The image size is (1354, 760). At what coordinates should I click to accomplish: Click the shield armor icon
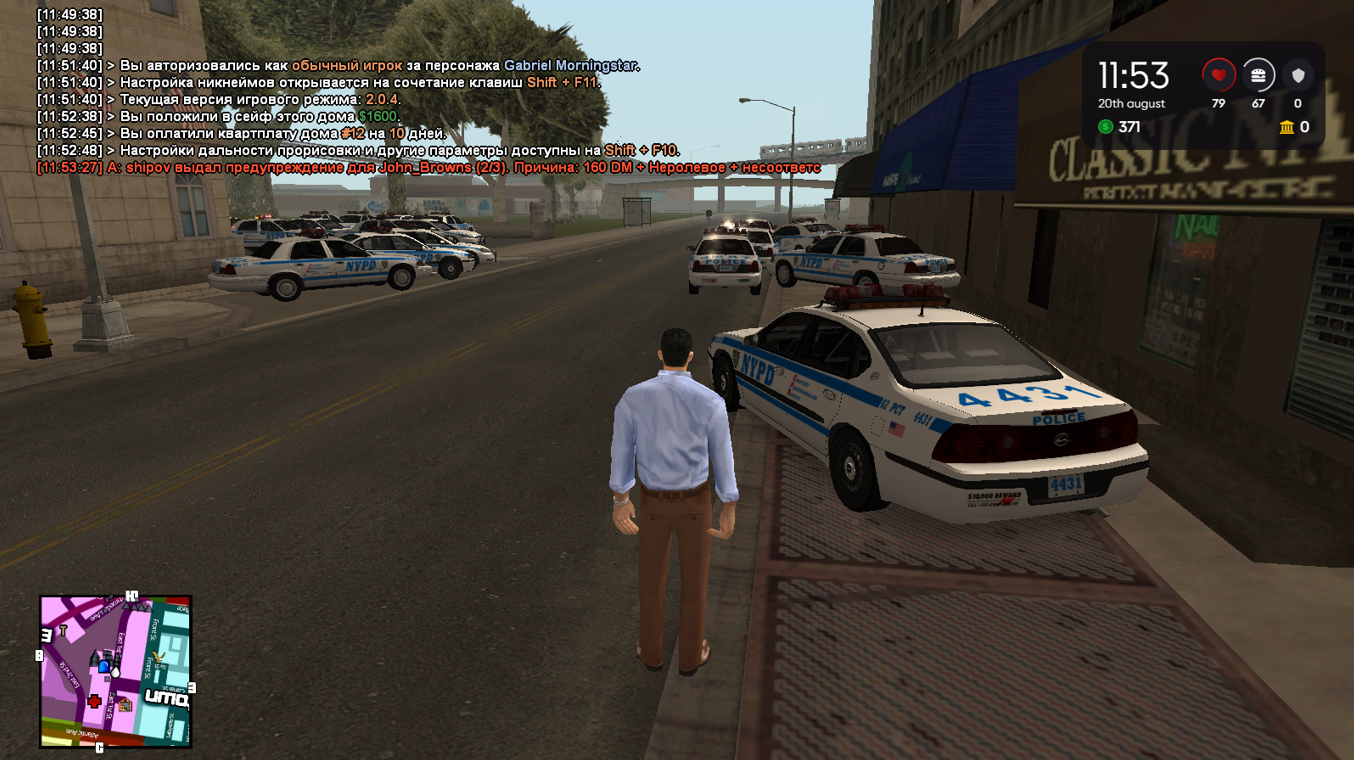(1298, 75)
